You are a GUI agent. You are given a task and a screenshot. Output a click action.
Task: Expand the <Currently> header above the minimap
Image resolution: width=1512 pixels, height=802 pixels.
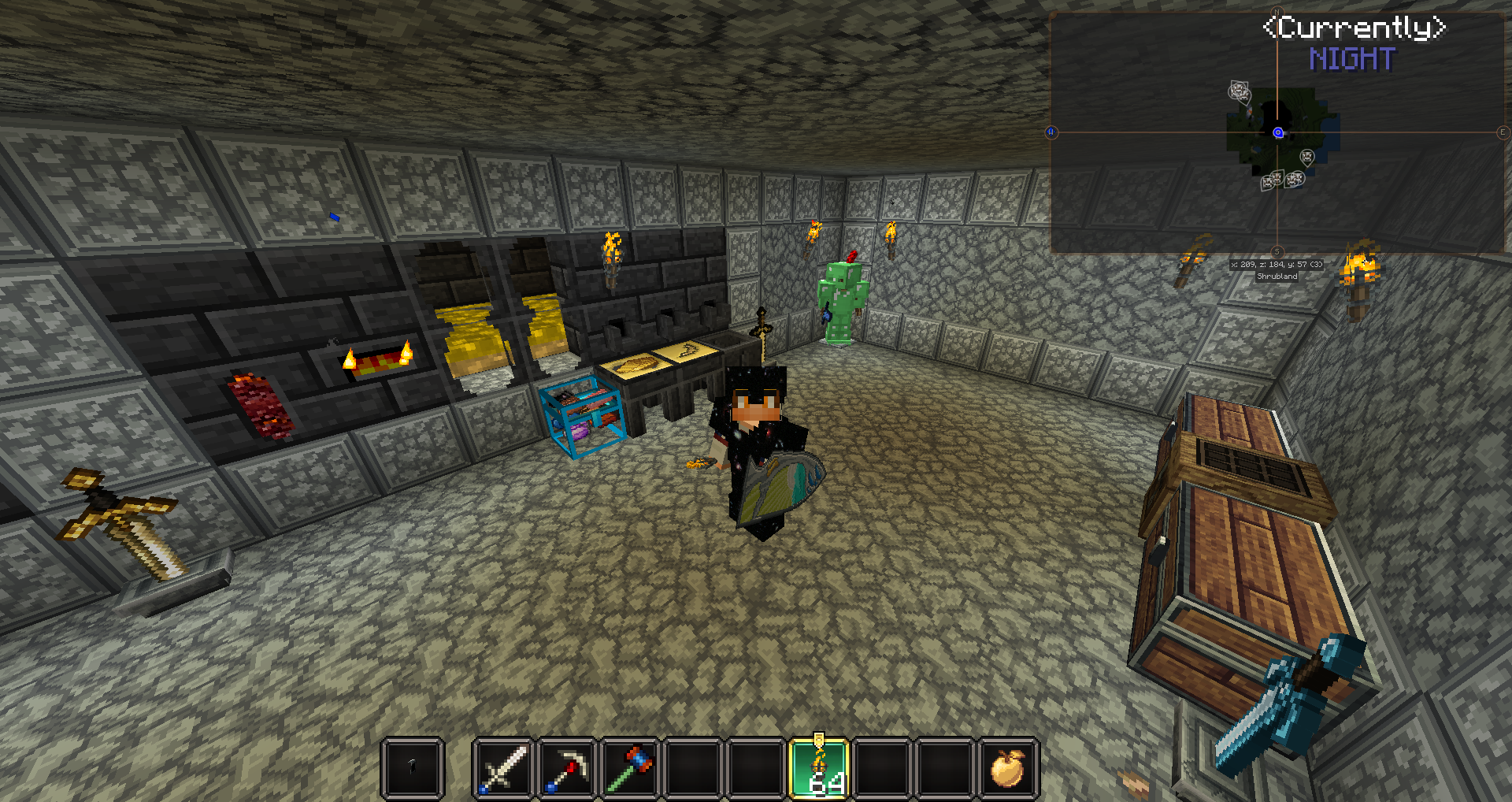pyautogui.click(x=1355, y=29)
